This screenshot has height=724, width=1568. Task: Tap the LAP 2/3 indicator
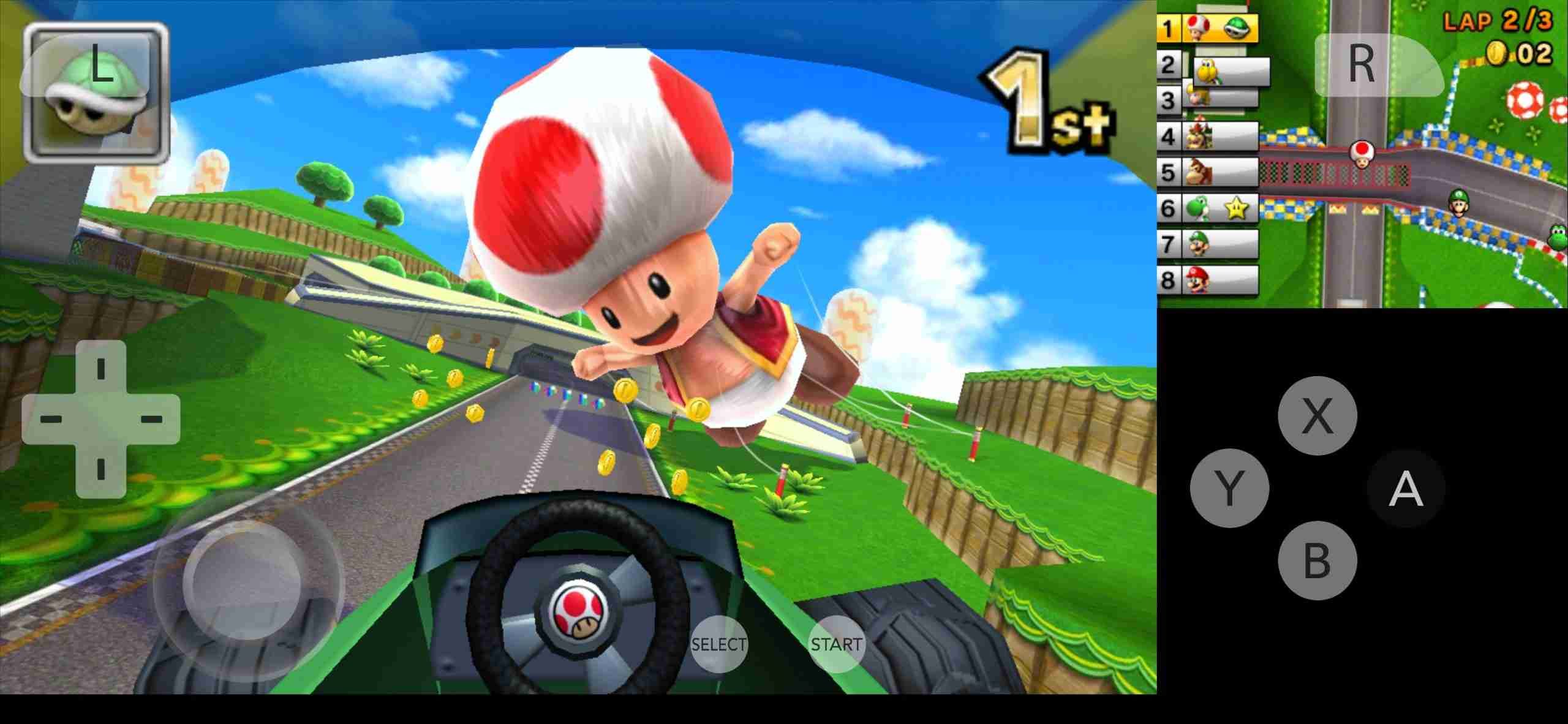click(x=1499, y=20)
